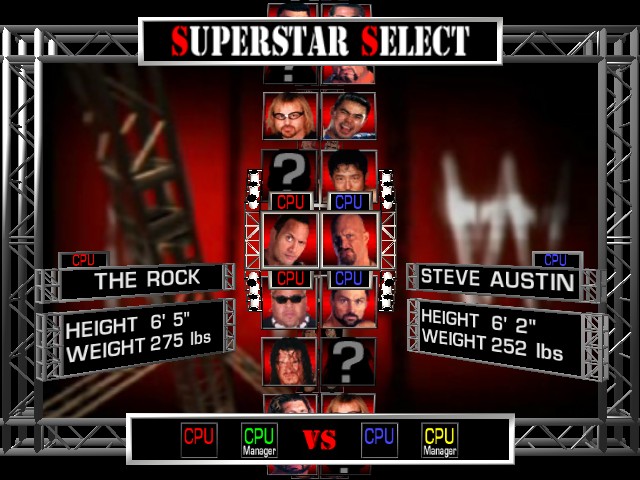Choose the shouting dark-haired wrestler portrait
The image size is (640, 480).
point(348,116)
